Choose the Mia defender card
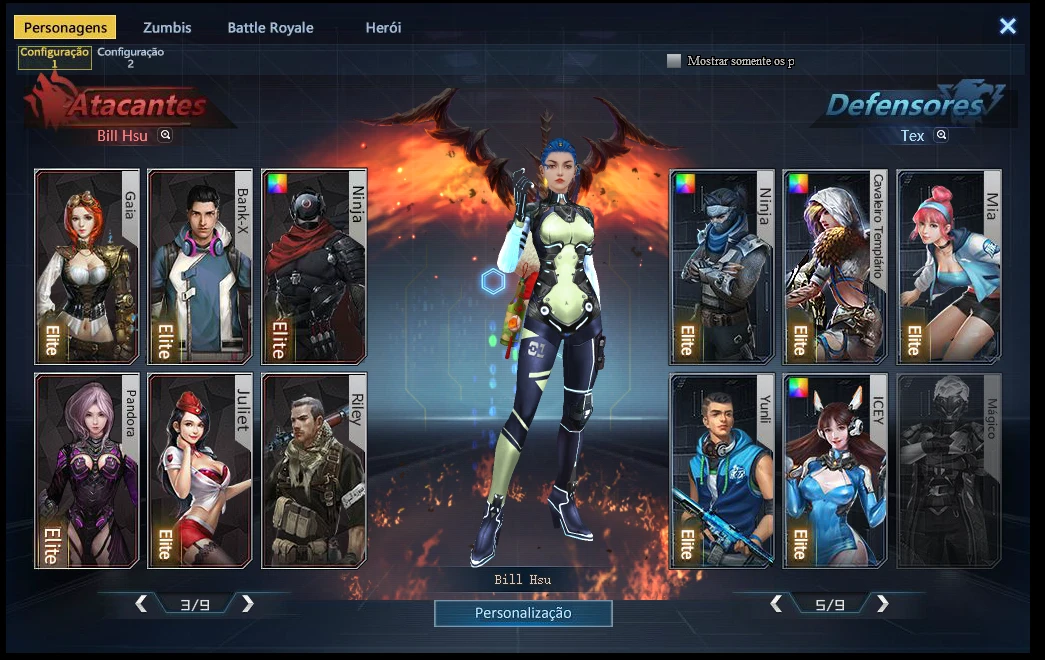The height and width of the screenshot is (660, 1045). 948,265
